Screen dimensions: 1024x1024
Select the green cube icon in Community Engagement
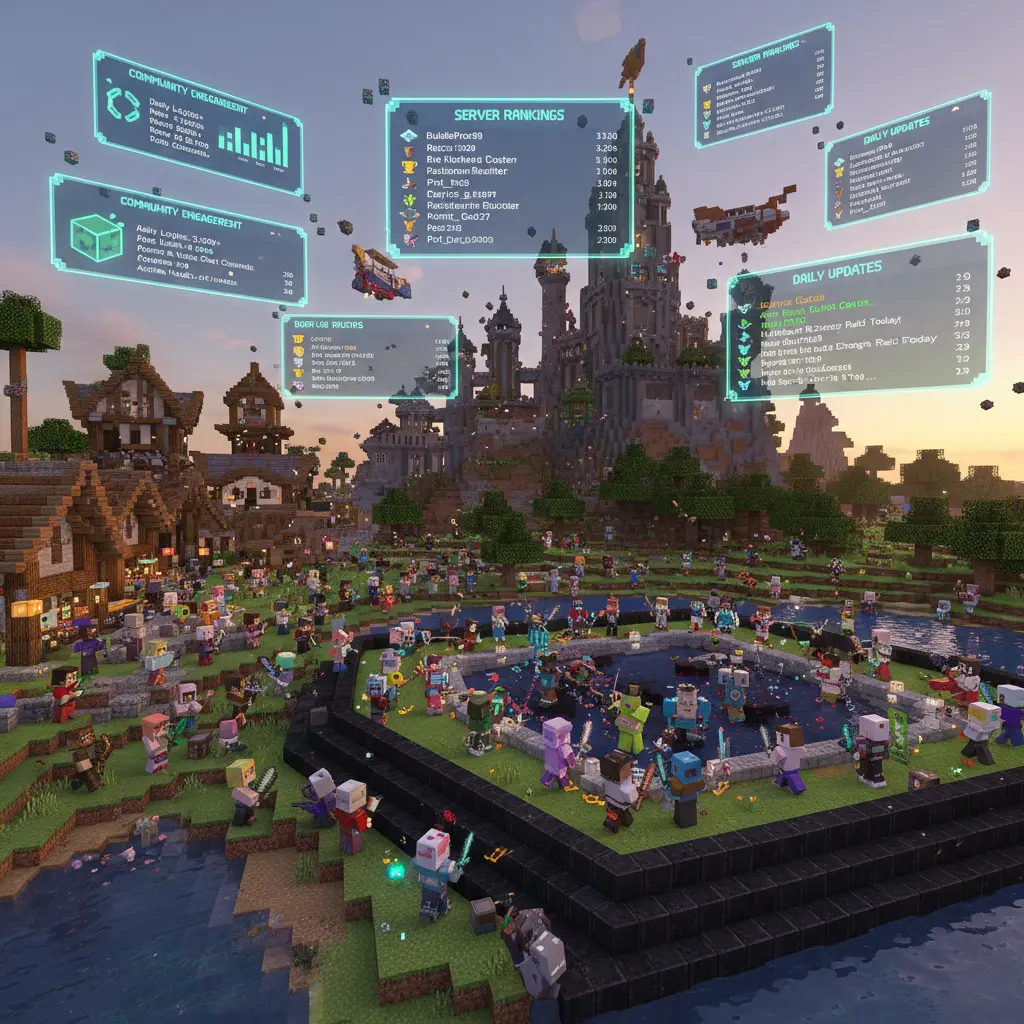click(x=97, y=239)
